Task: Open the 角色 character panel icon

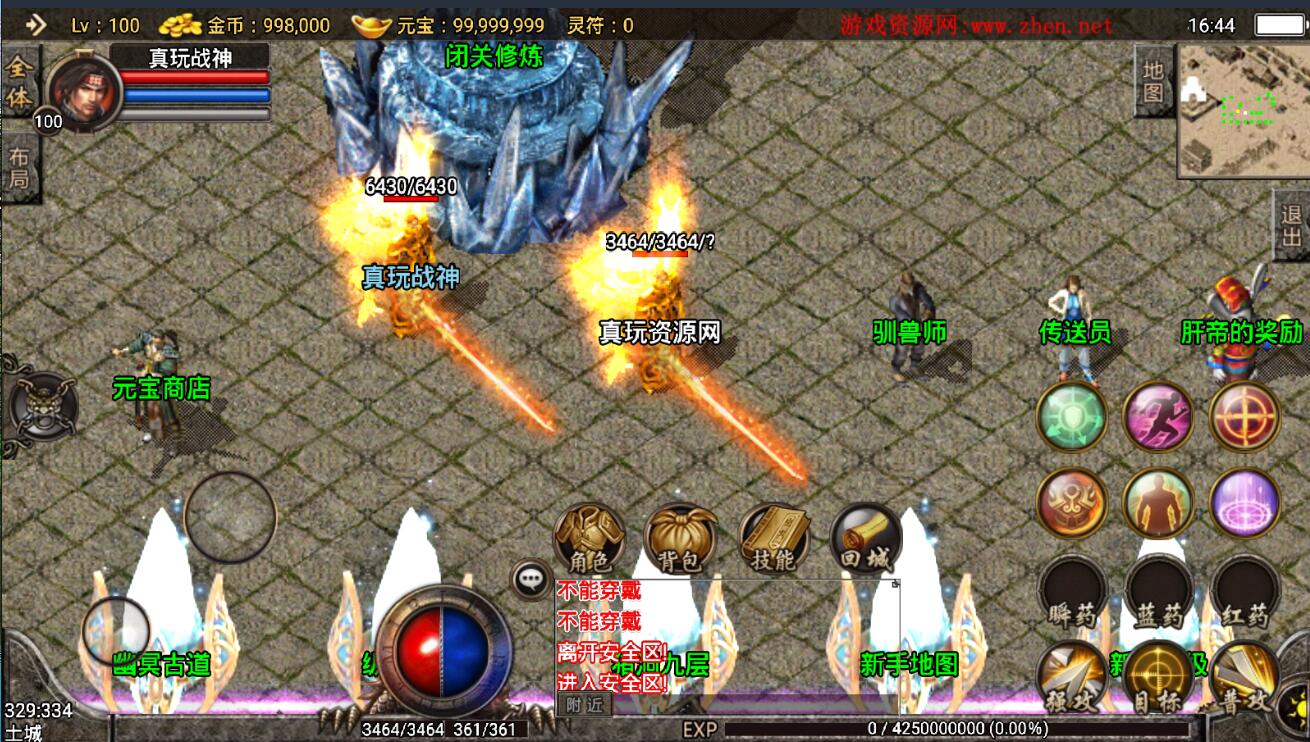Action: (589, 540)
